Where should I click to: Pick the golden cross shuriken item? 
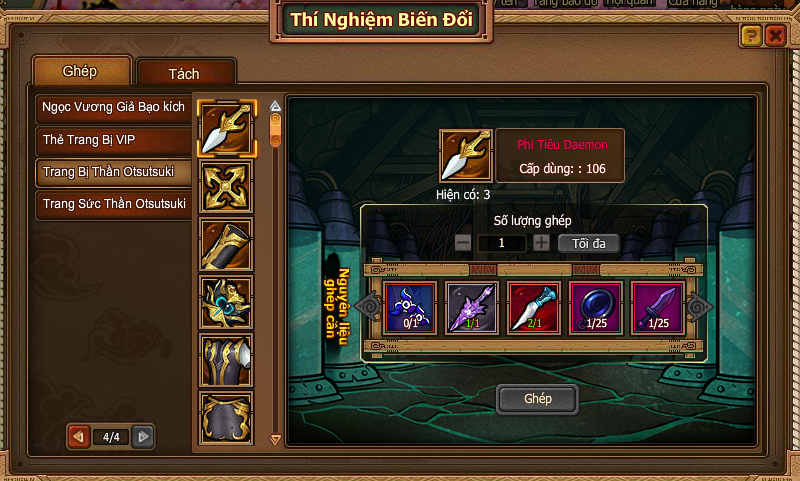(x=226, y=187)
